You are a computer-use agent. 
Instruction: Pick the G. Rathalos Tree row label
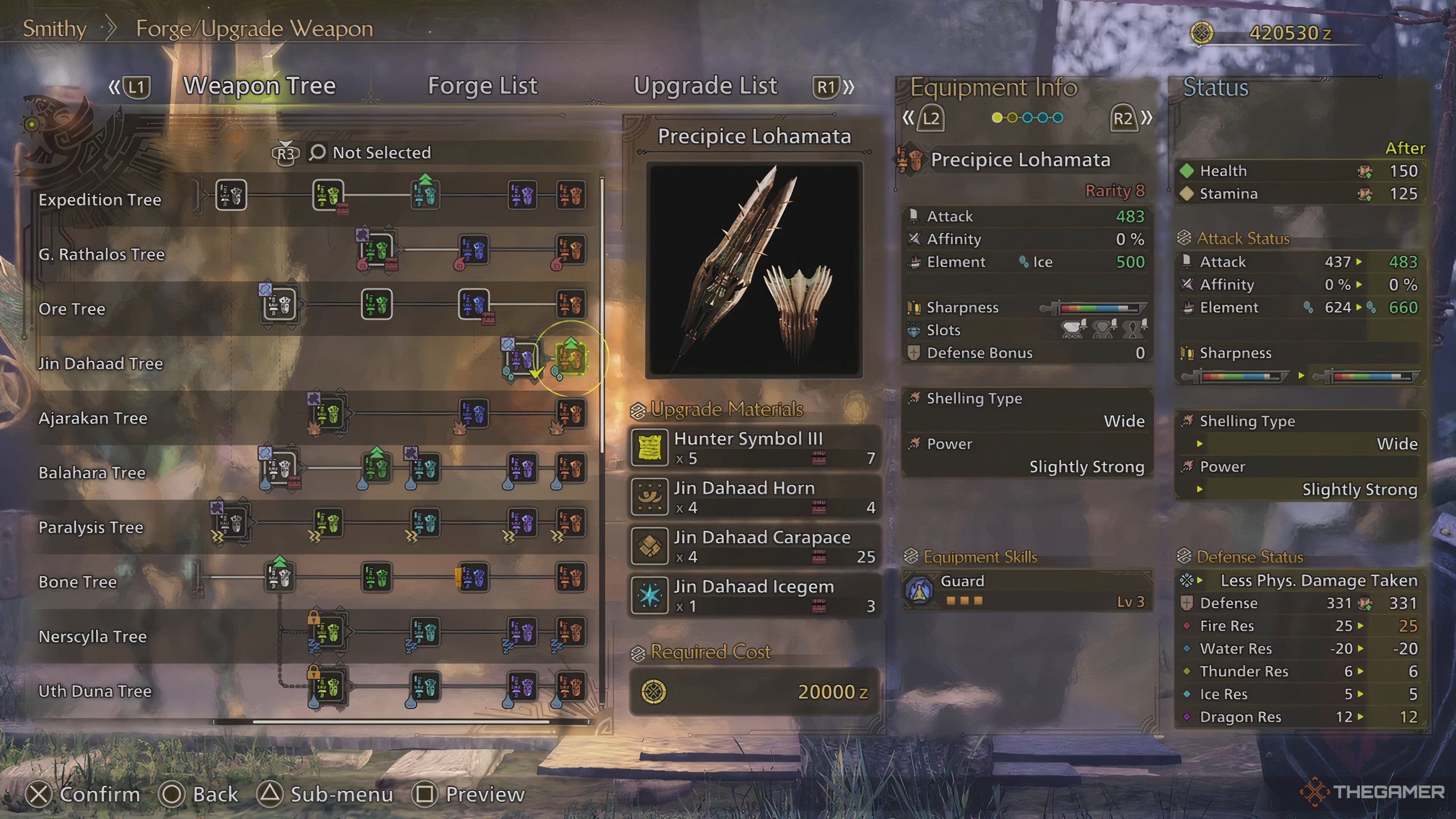101,254
